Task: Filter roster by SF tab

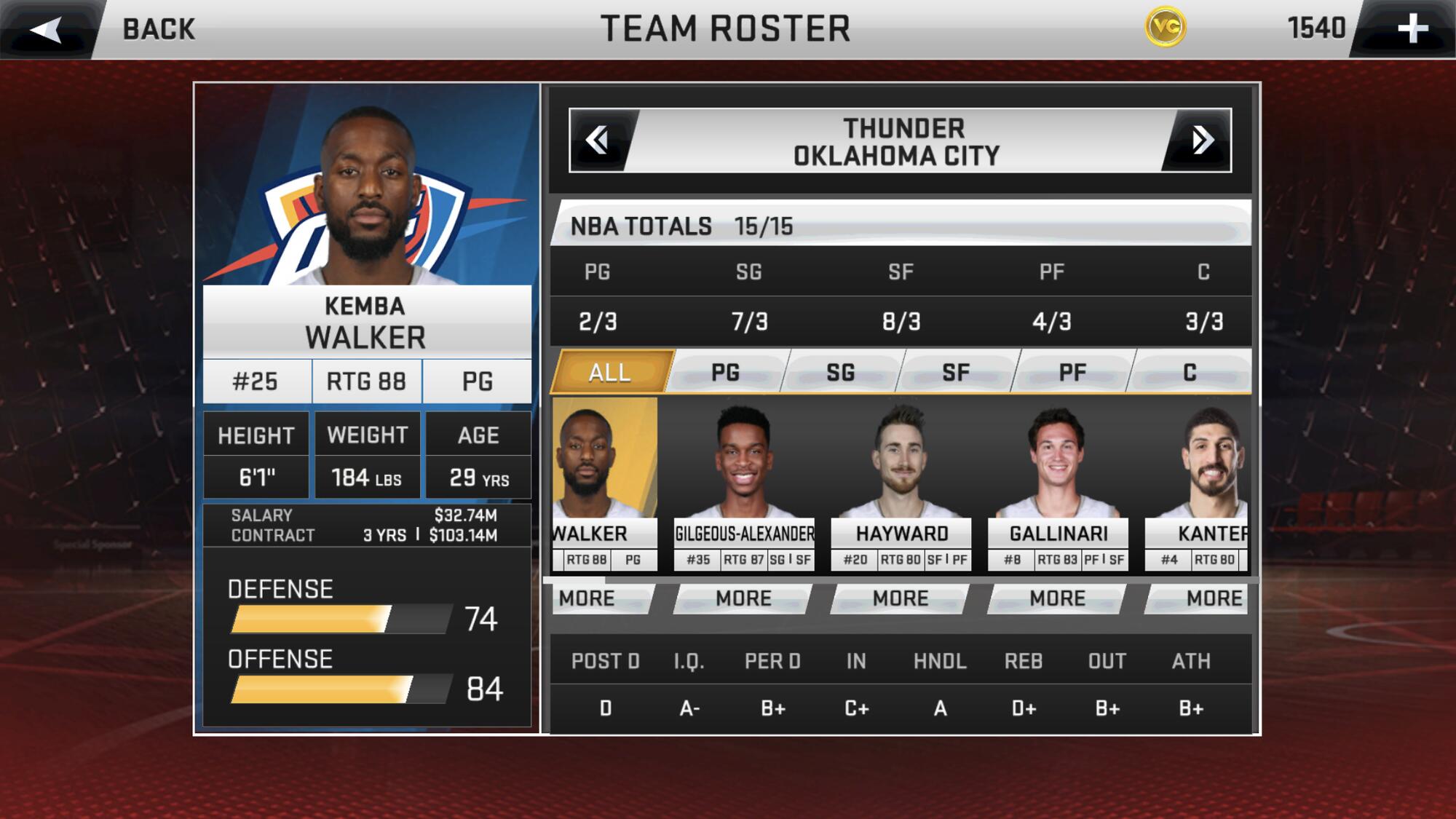Action: [956, 373]
